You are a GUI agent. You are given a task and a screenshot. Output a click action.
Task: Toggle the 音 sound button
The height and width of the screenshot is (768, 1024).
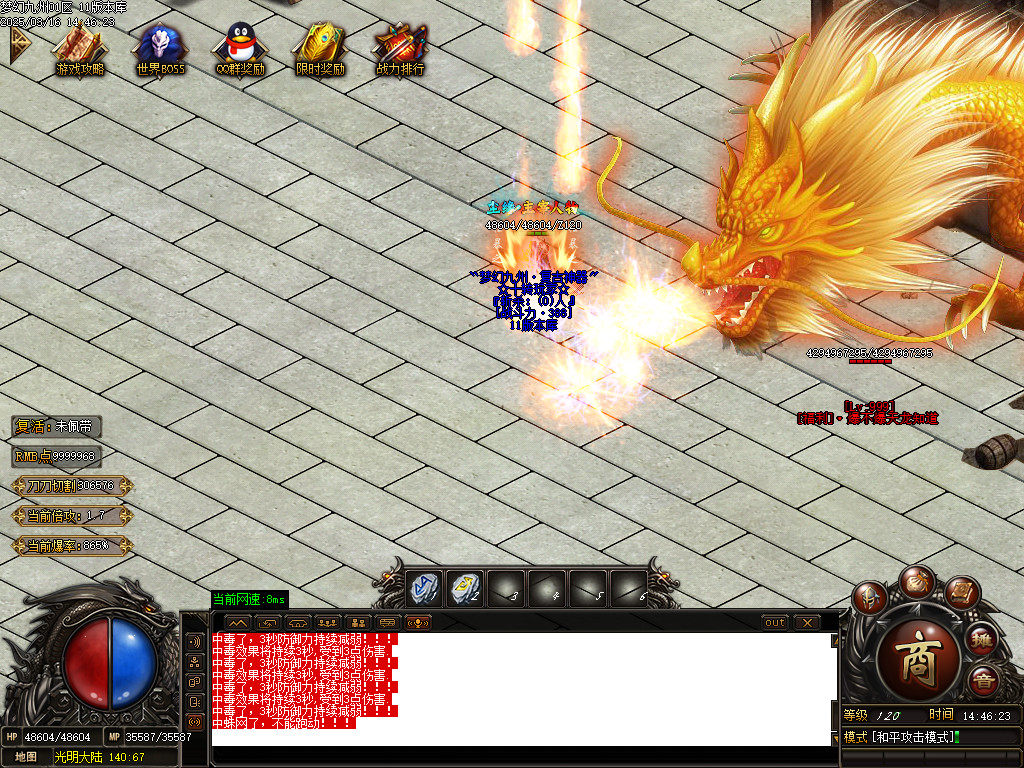(984, 681)
